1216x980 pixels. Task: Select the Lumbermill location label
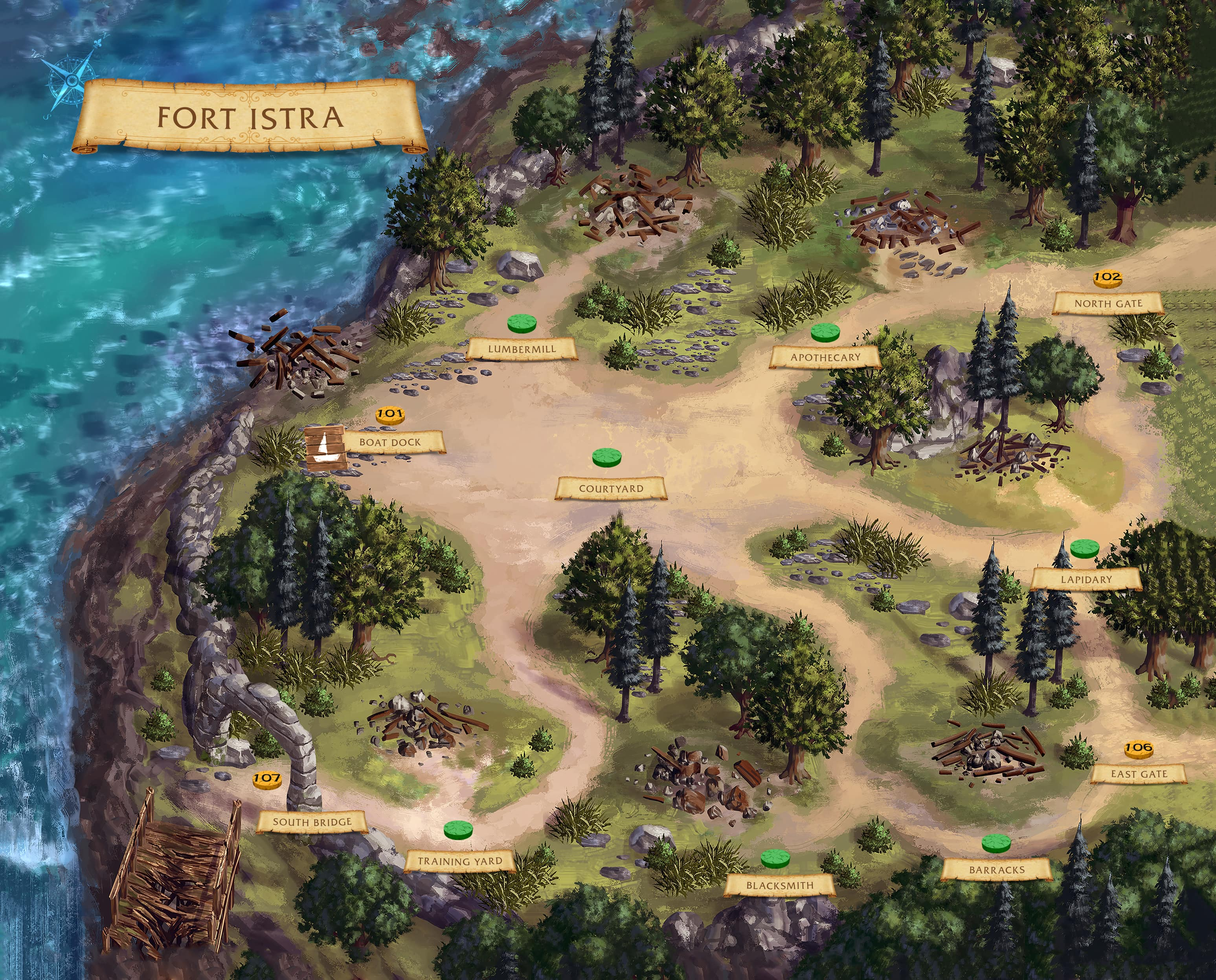pos(522,349)
